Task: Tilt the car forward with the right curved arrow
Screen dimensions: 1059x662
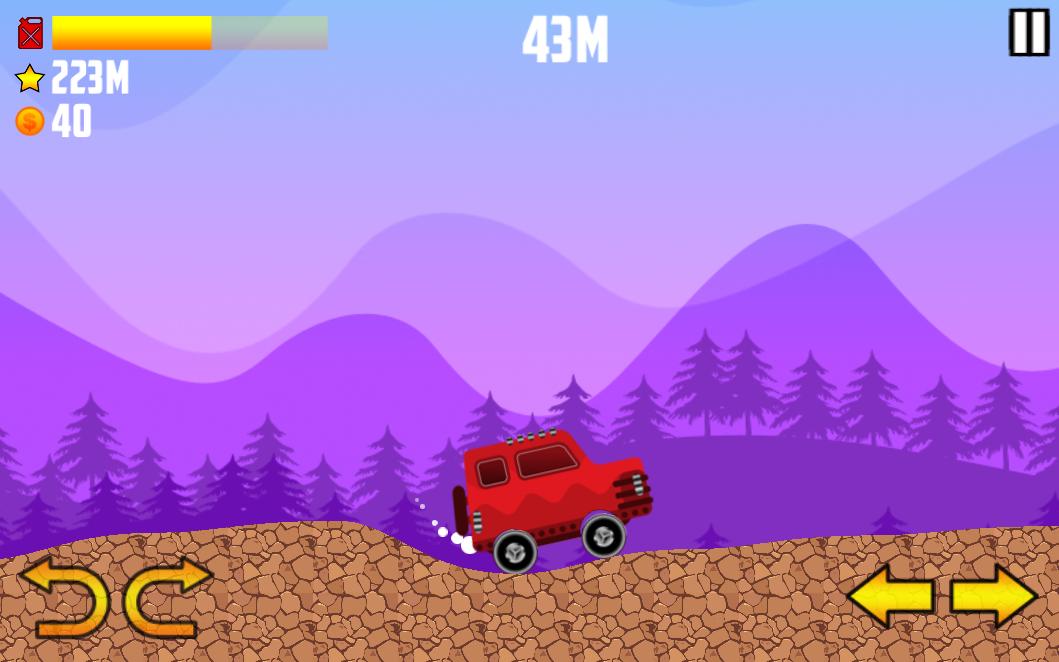Action: (166, 597)
